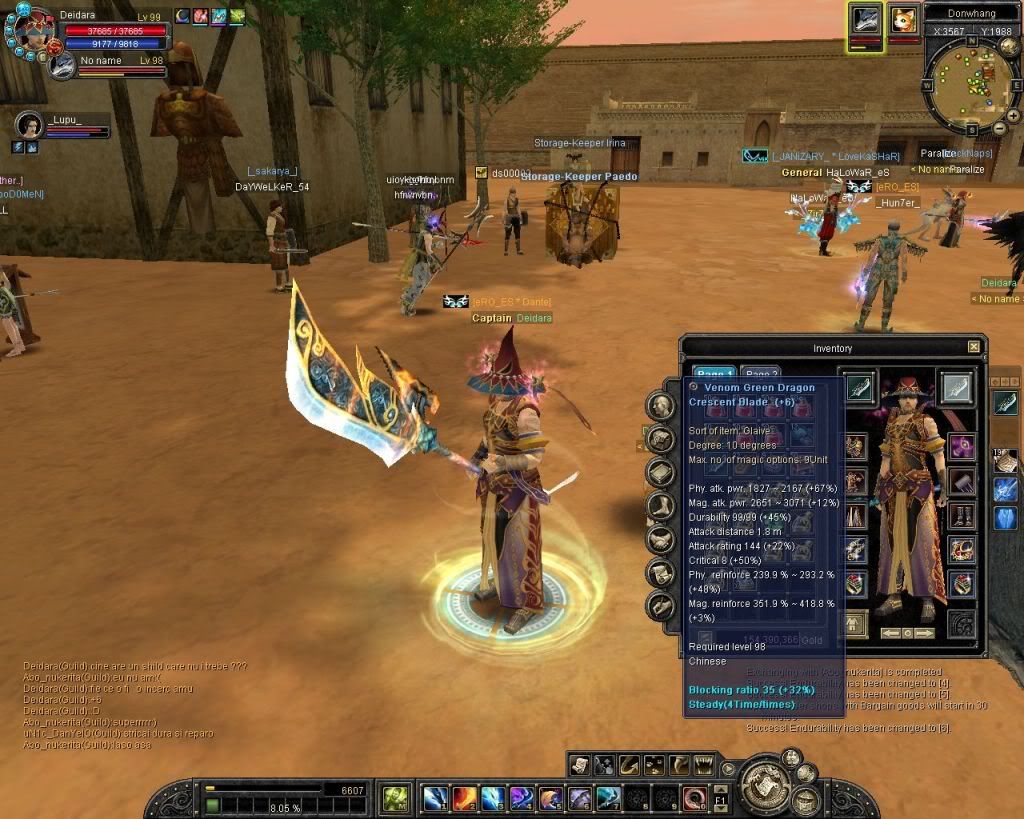This screenshot has width=1024, height=819.
Task: Activate hotbar skill in slot 1
Action: [435, 798]
